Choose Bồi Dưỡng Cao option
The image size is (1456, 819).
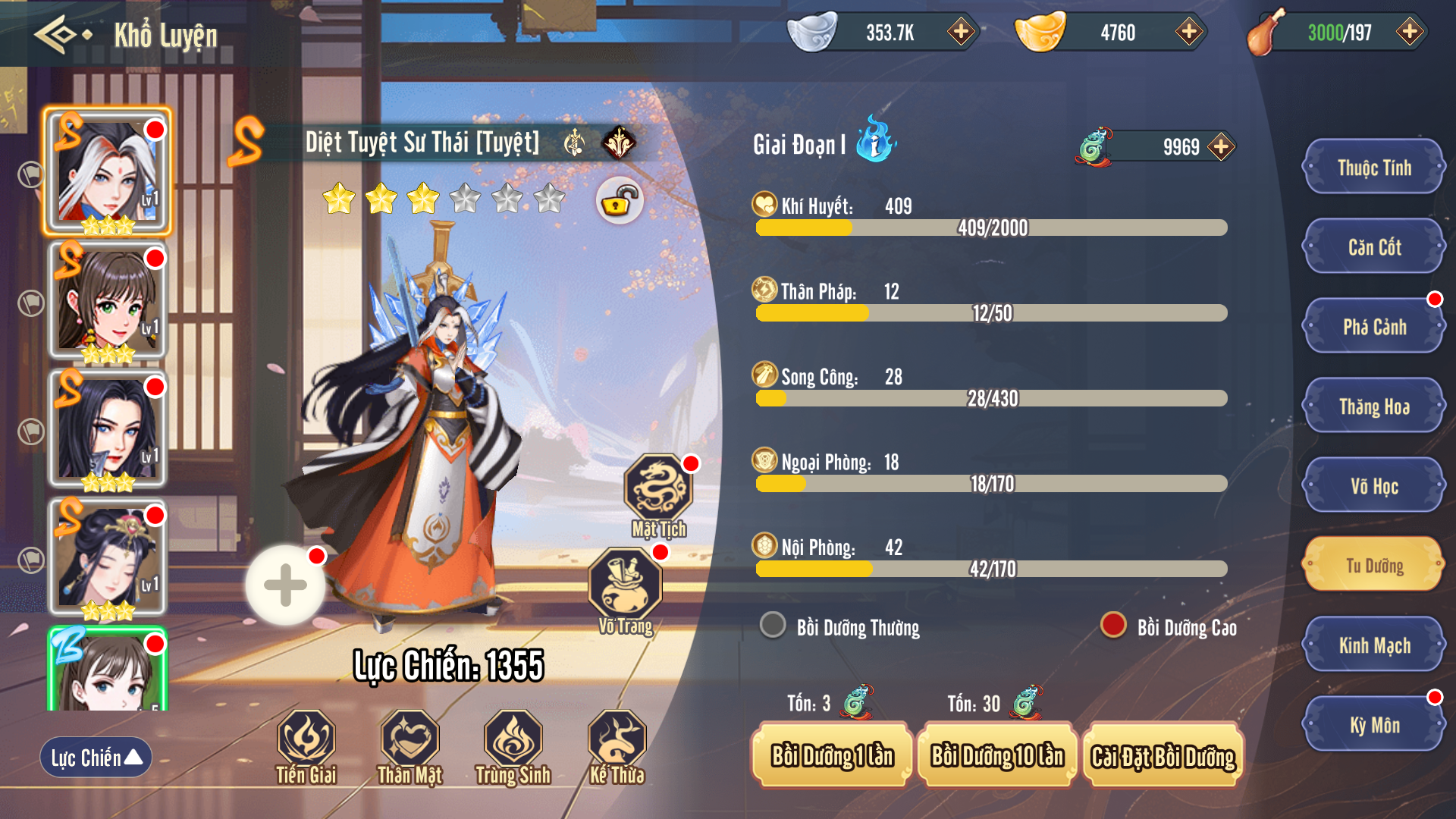coord(1113,626)
